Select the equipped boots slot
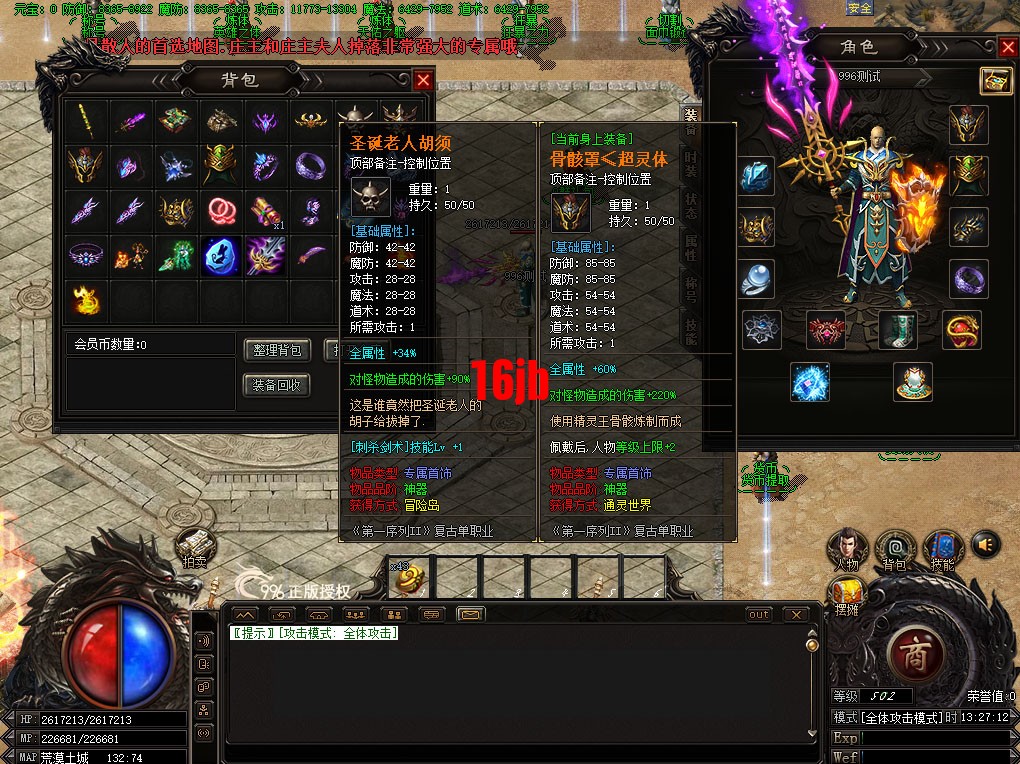The image size is (1020, 764). [x=897, y=331]
